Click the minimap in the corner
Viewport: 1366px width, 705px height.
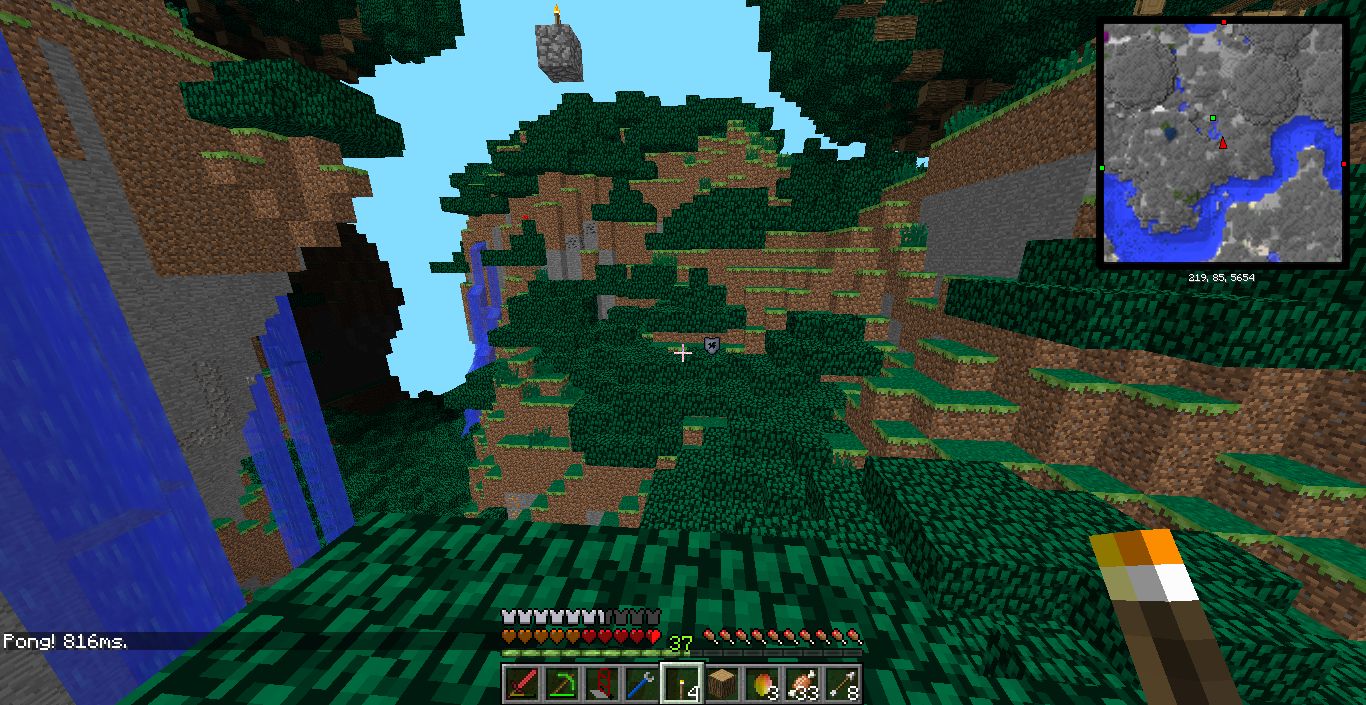point(1222,142)
